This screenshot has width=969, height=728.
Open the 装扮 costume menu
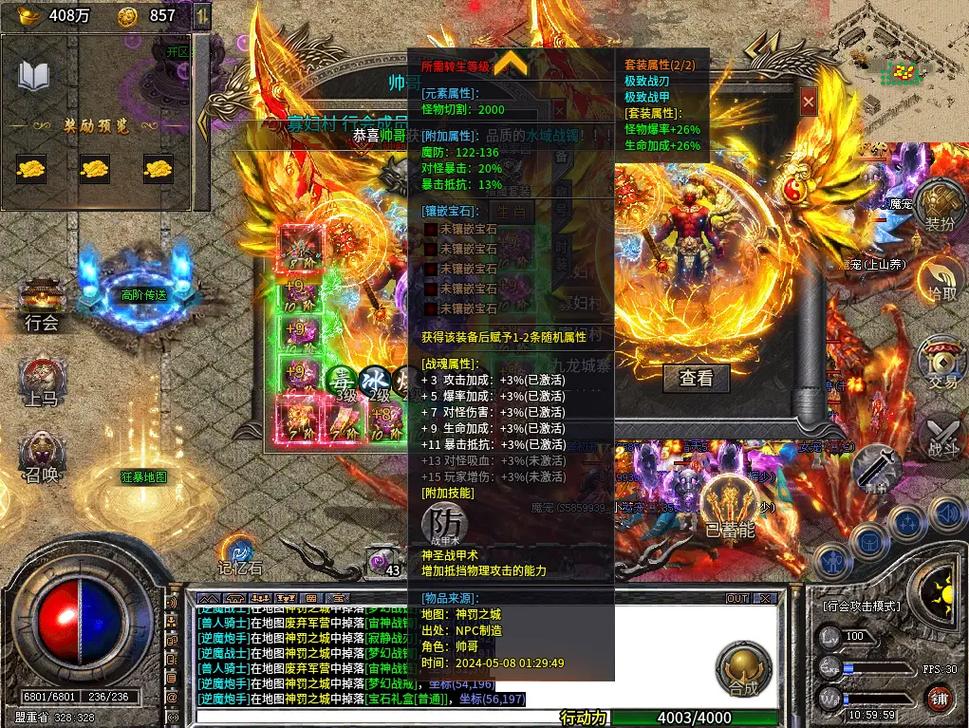coord(940,205)
